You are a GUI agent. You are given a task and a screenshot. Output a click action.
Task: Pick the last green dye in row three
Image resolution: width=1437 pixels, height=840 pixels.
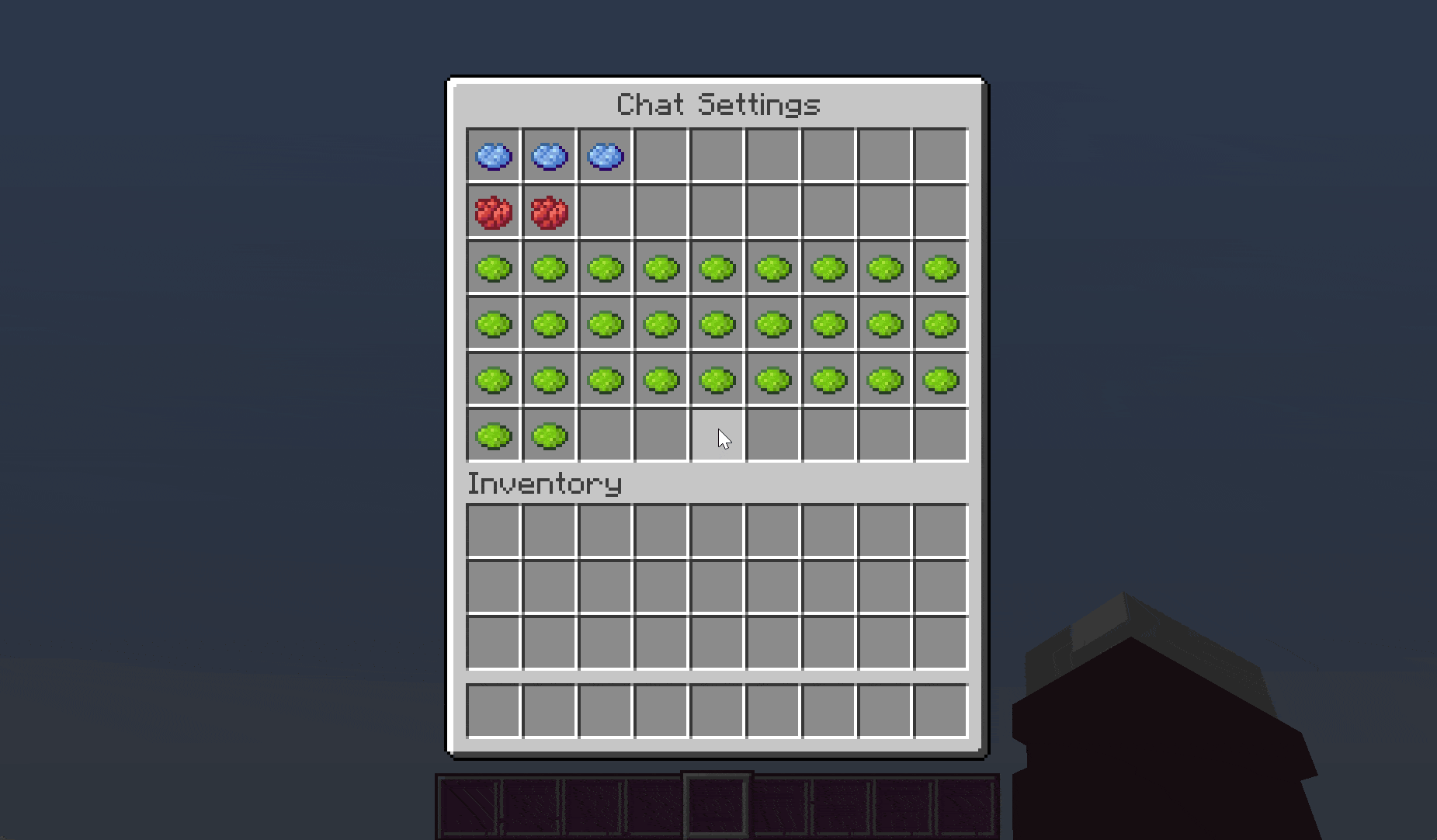pyautogui.click(x=940, y=268)
